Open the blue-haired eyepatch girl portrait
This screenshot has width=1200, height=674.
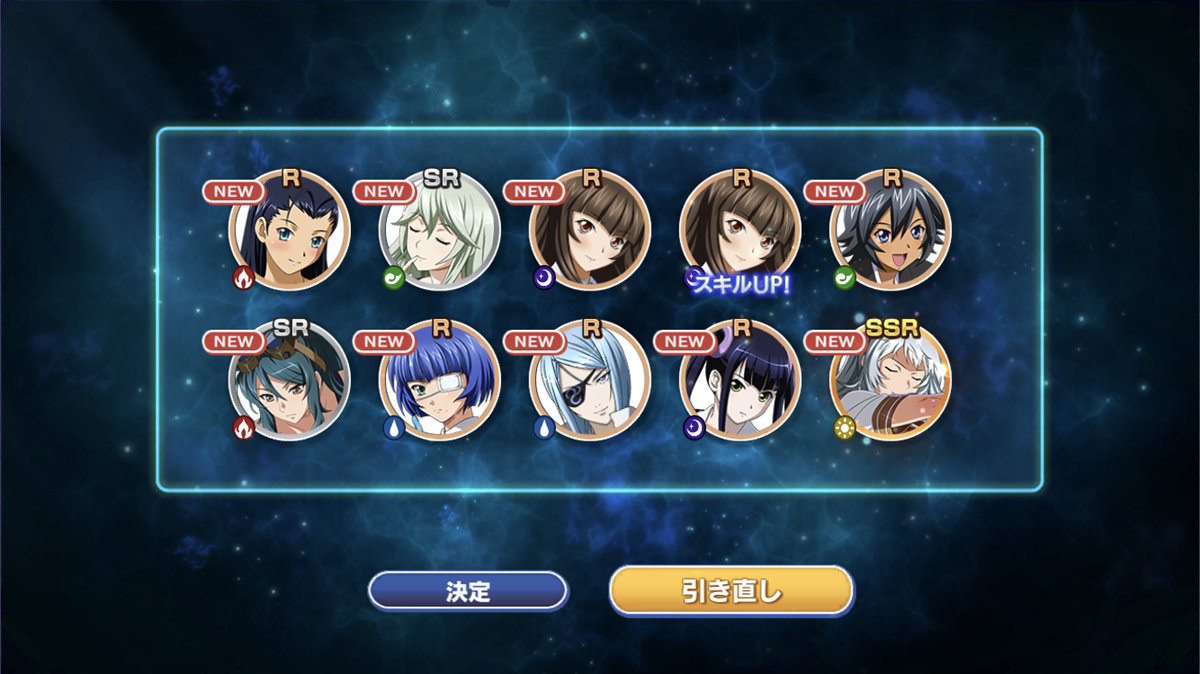pyautogui.click(x=440, y=381)
